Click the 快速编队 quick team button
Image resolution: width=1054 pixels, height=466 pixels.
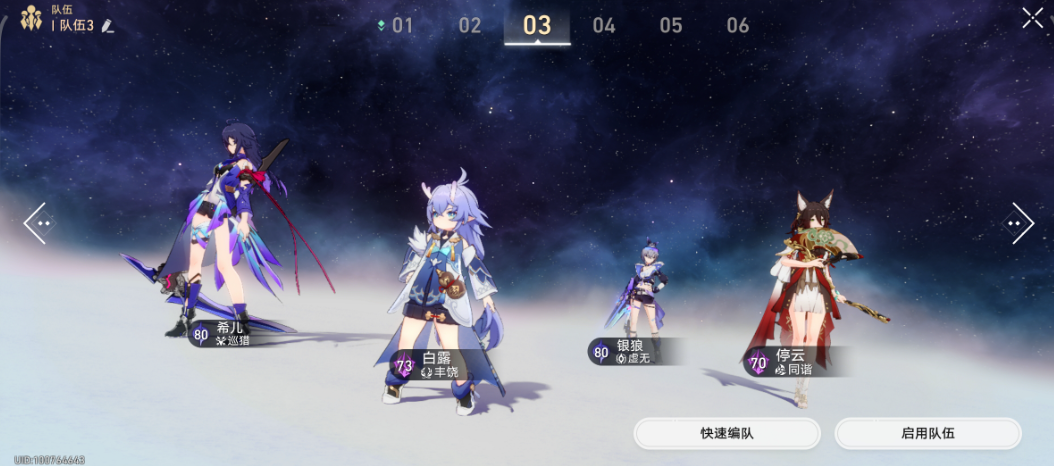coord(727,434)
